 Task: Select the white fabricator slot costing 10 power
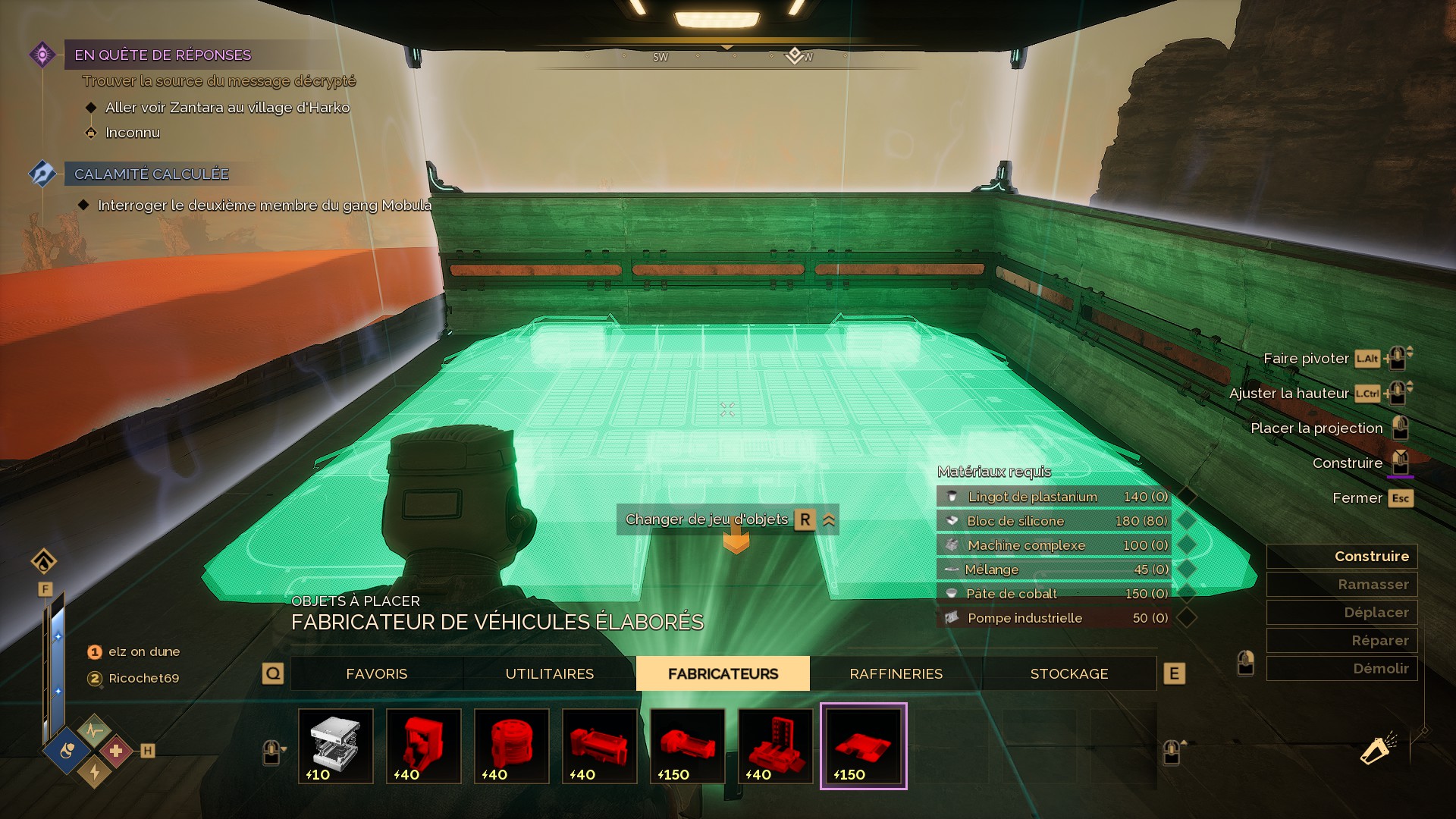[x=336, y=745]
